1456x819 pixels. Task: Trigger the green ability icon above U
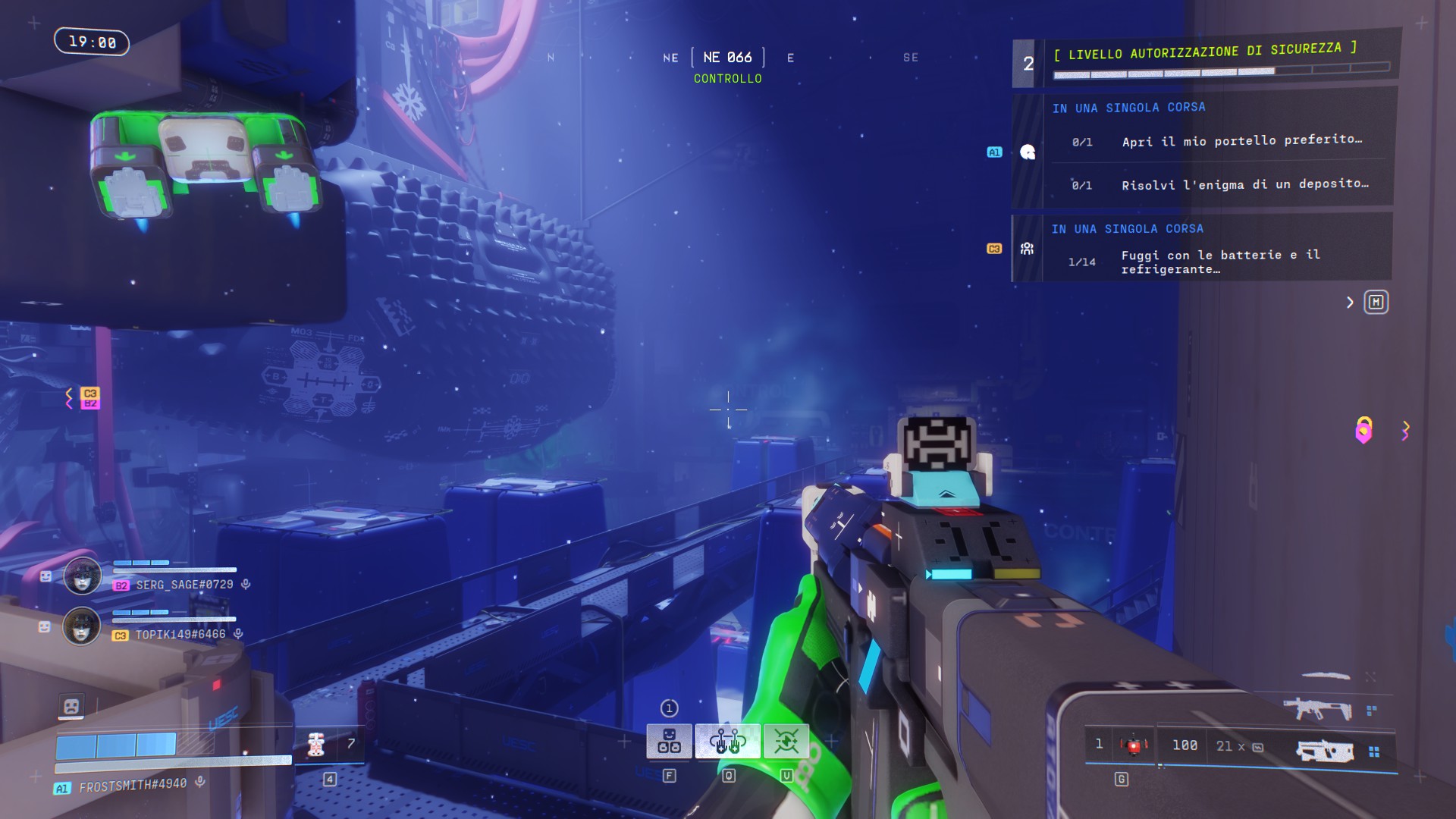pos(786,741)
